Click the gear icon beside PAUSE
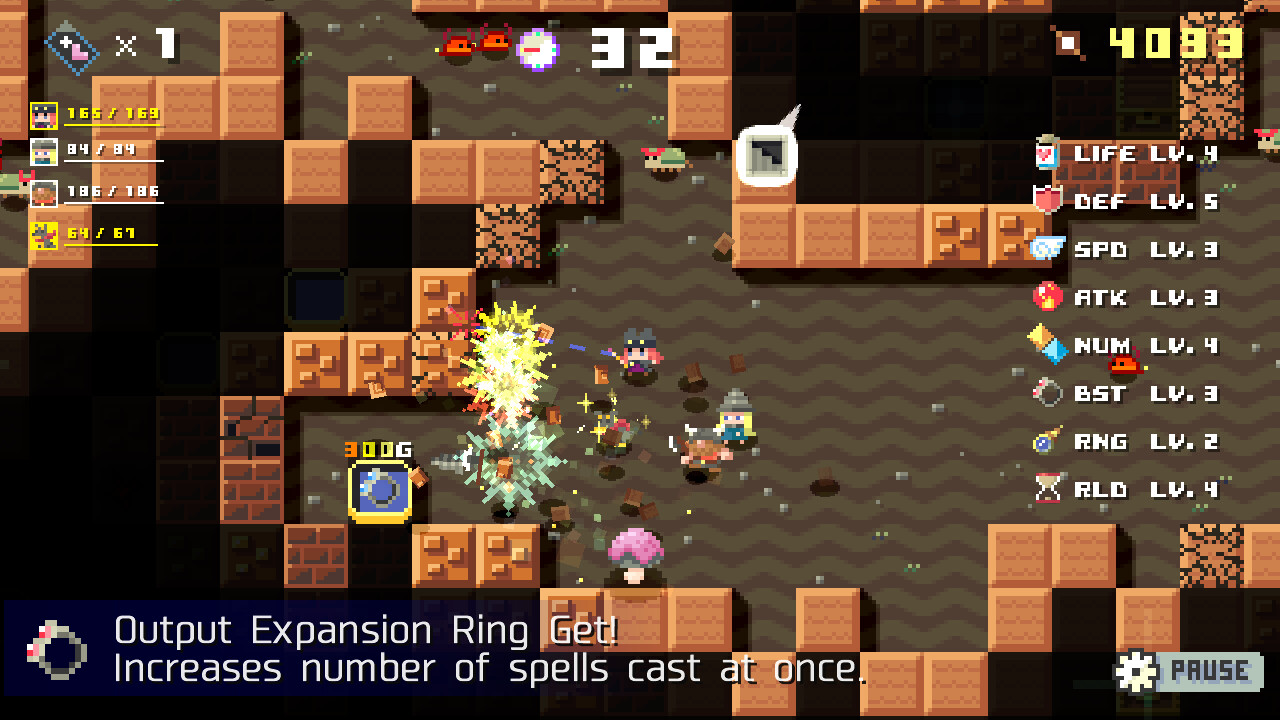Viewport: 1280px width, 720px height. tap(1135, 671)
